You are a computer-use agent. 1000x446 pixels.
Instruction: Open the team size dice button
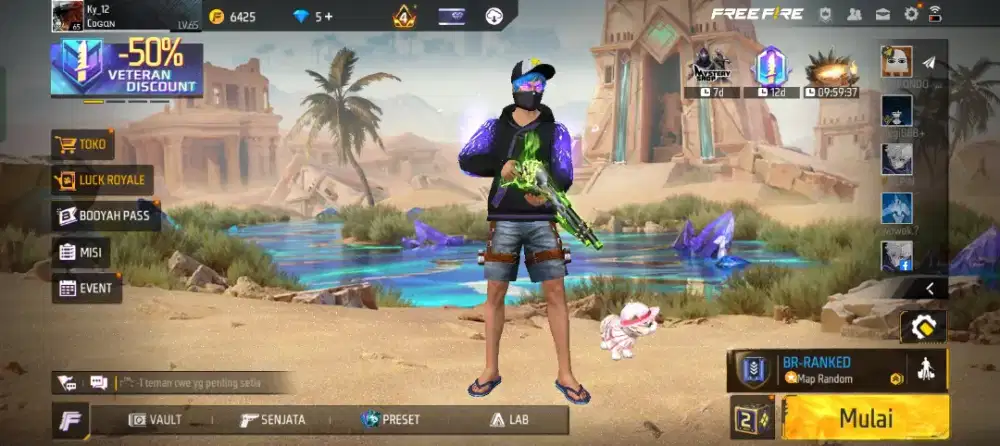752,418
